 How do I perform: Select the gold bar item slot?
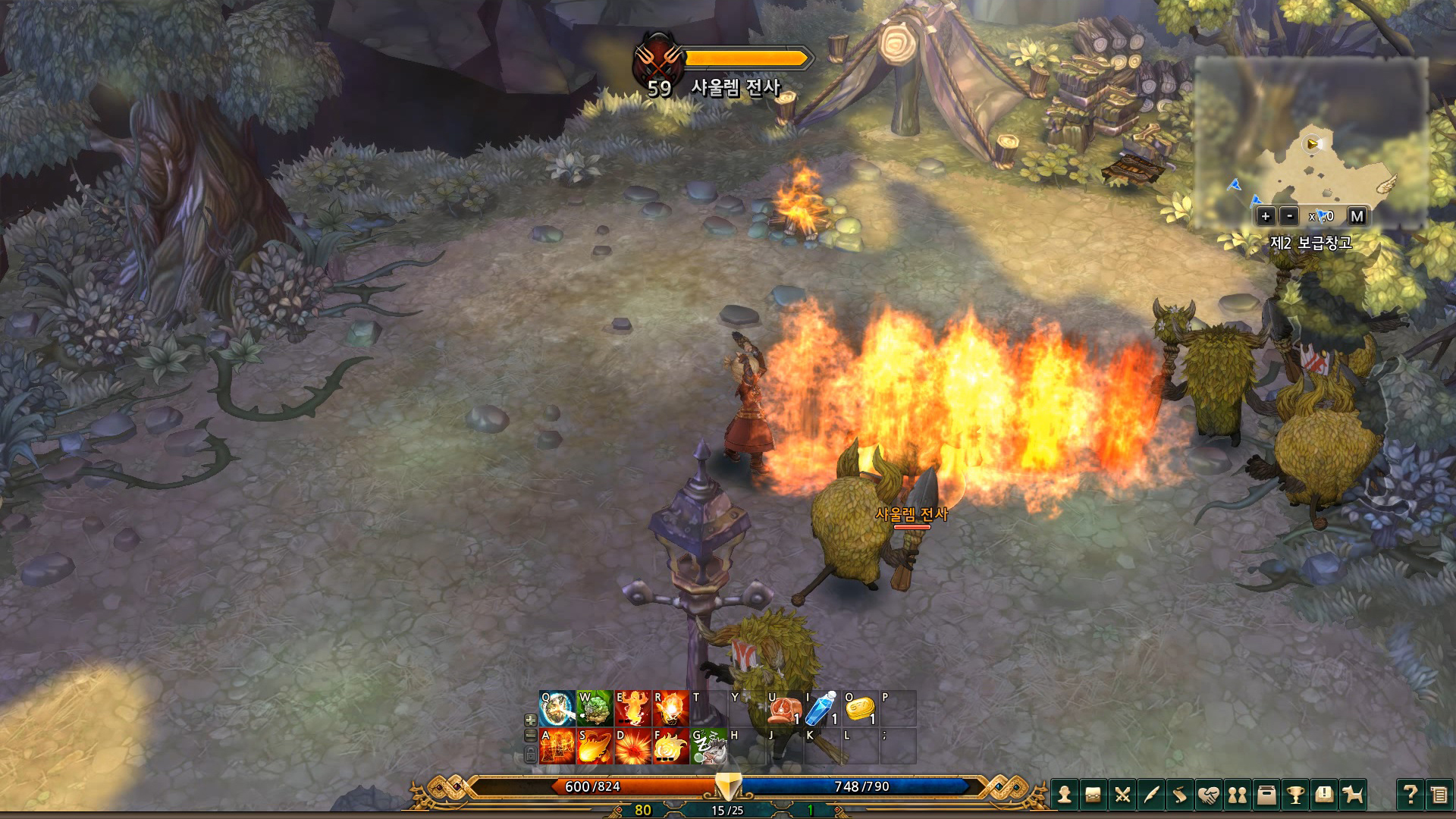pyautogui.click(x=860, y=709)
